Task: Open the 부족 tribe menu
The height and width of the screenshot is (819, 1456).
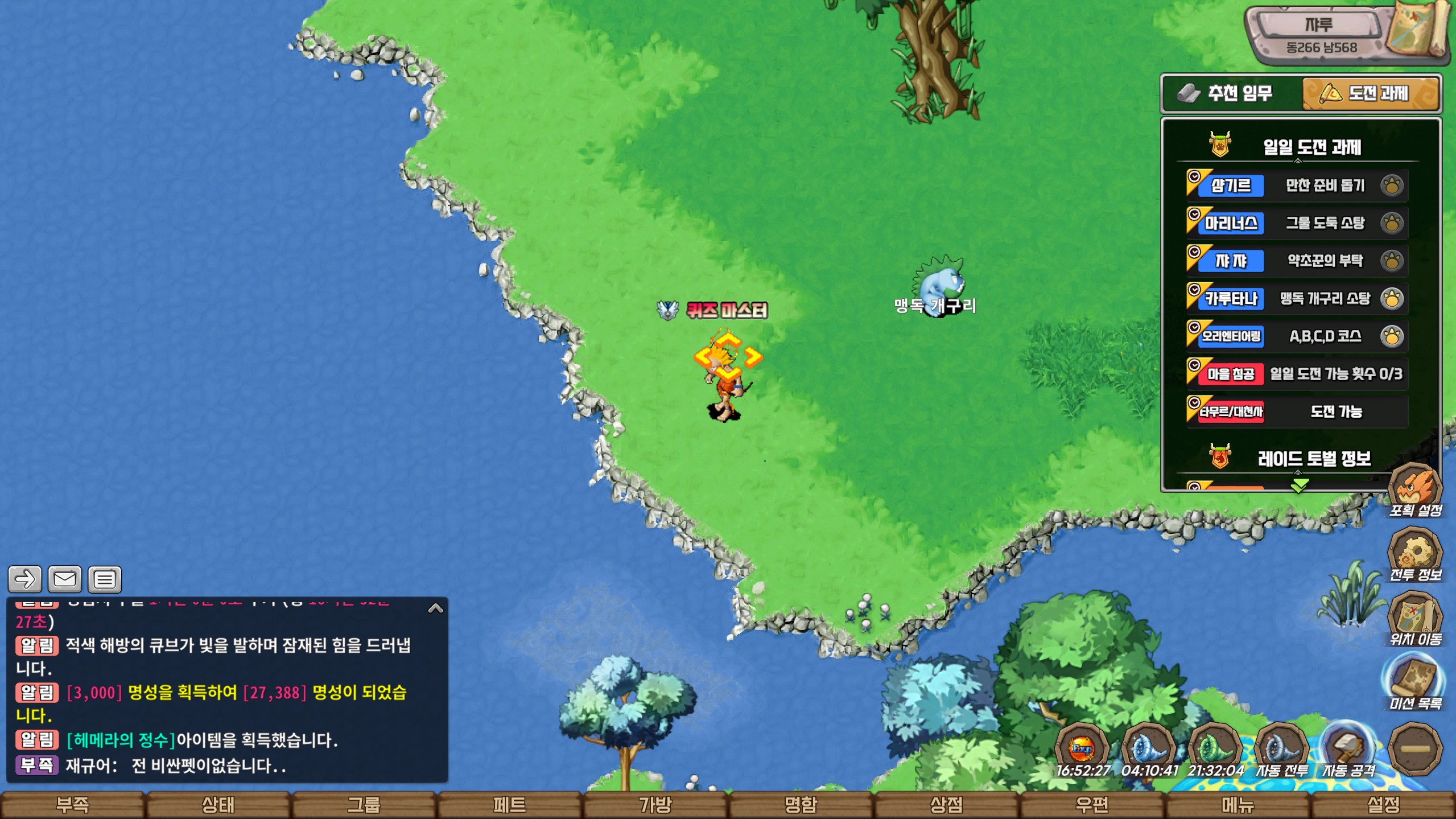Action: [72, 805]
